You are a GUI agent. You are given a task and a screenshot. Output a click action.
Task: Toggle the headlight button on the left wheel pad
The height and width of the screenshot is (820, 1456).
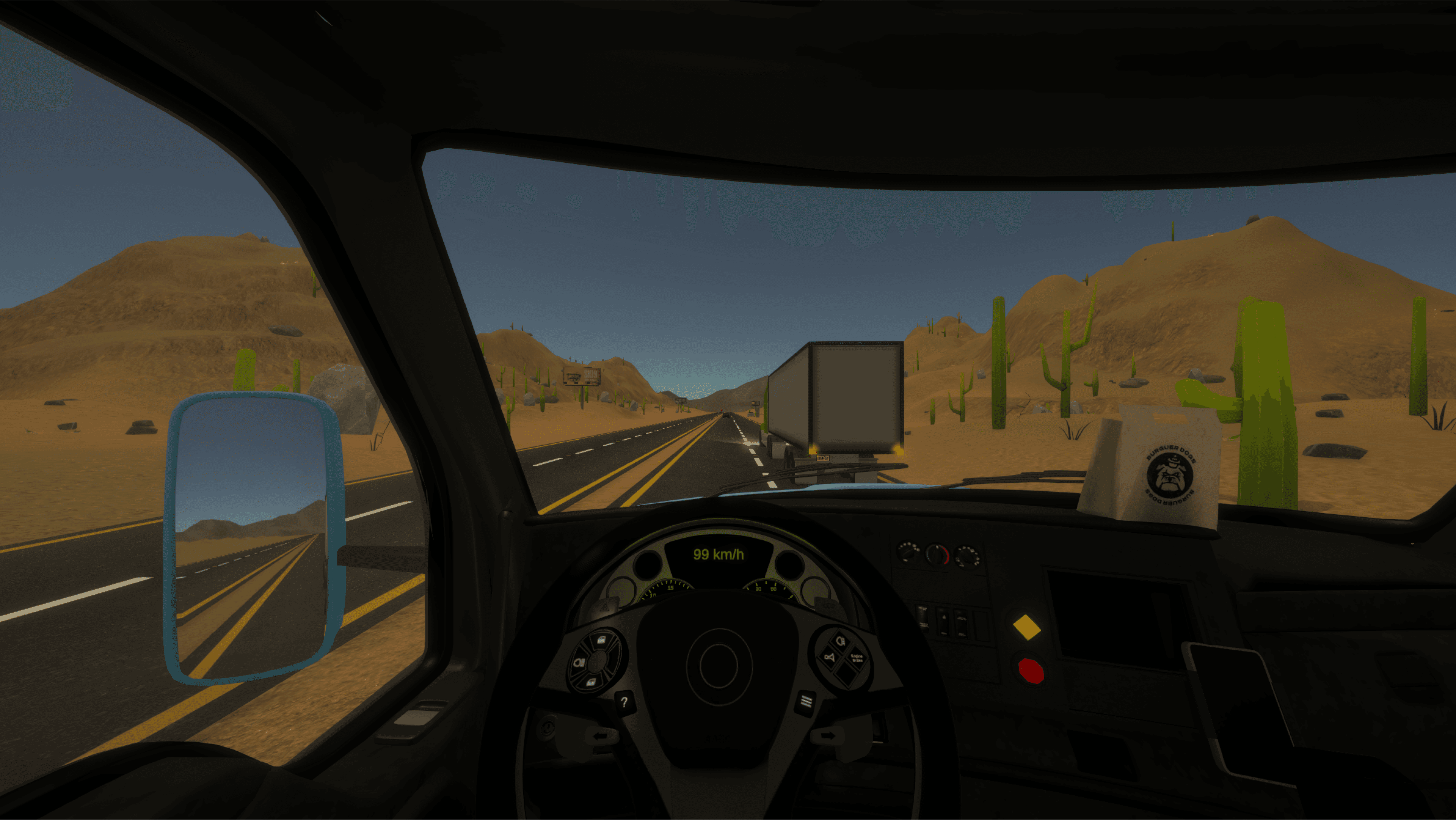579,662
